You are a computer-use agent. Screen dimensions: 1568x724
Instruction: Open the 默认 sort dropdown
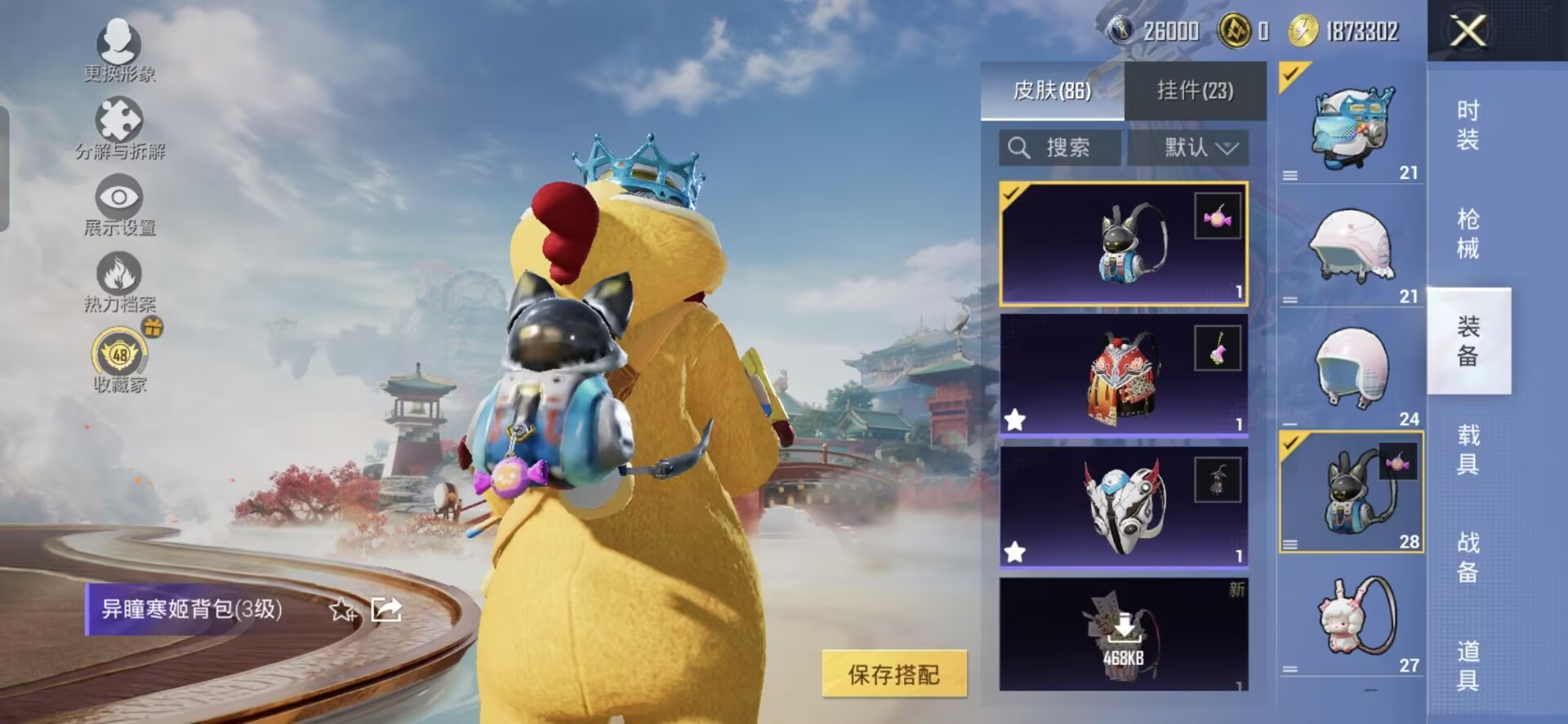coord(1200,148)
